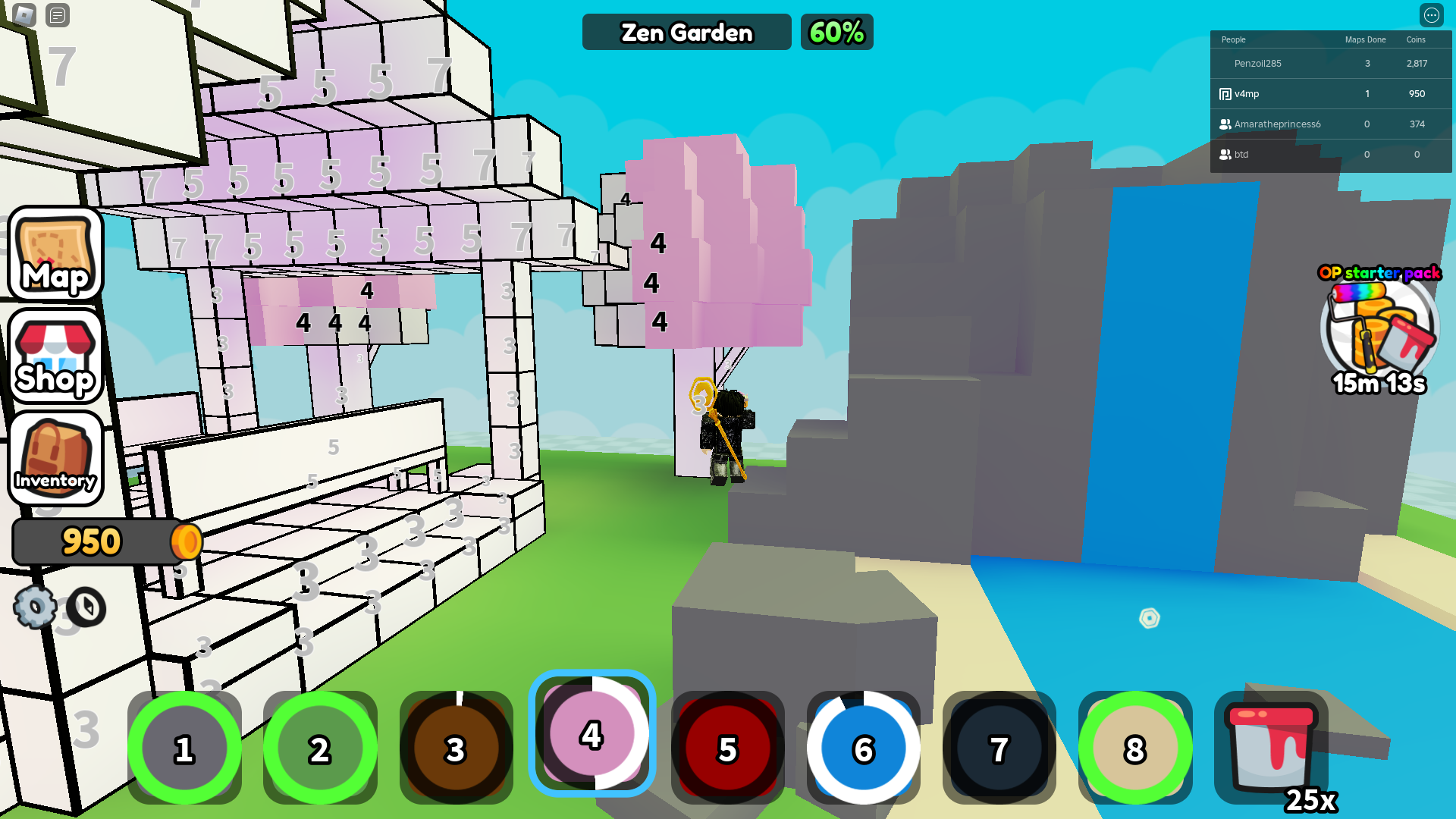Open the Inventory backpack

[55, 458]
